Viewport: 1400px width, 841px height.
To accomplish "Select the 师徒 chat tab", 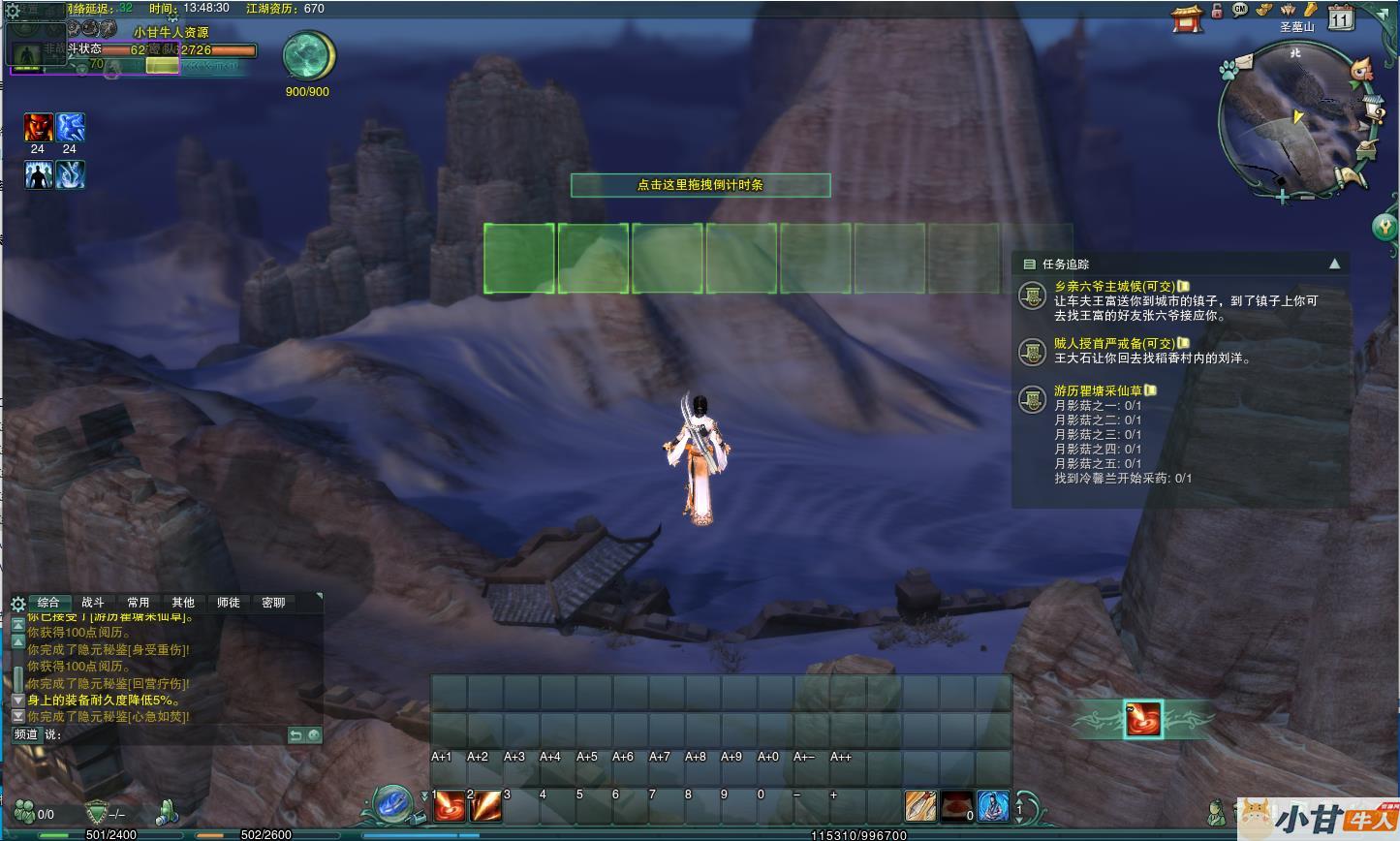I will pos(229,603).
